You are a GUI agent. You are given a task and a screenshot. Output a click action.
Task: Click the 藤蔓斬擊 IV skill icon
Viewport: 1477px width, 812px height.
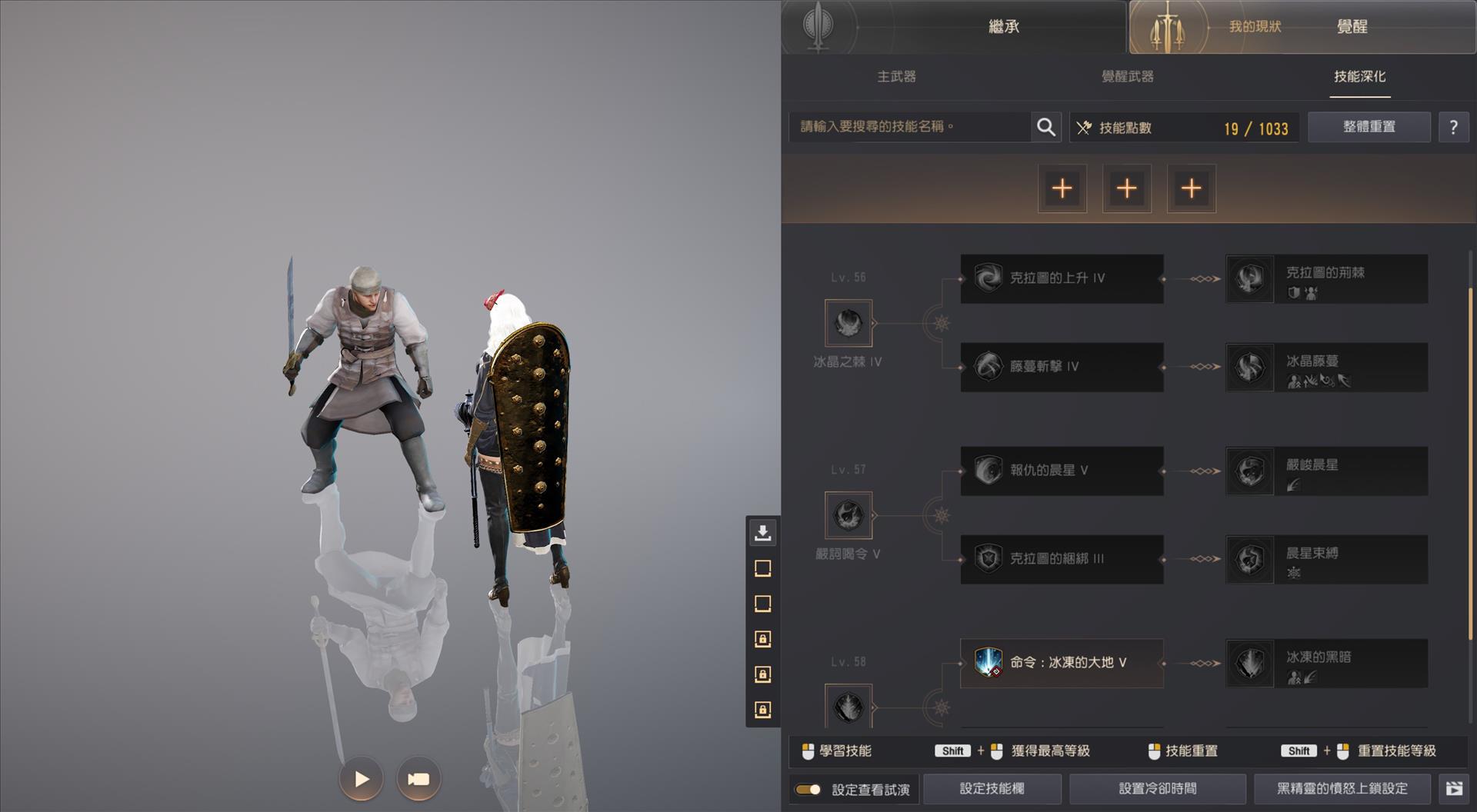(987, 367)
